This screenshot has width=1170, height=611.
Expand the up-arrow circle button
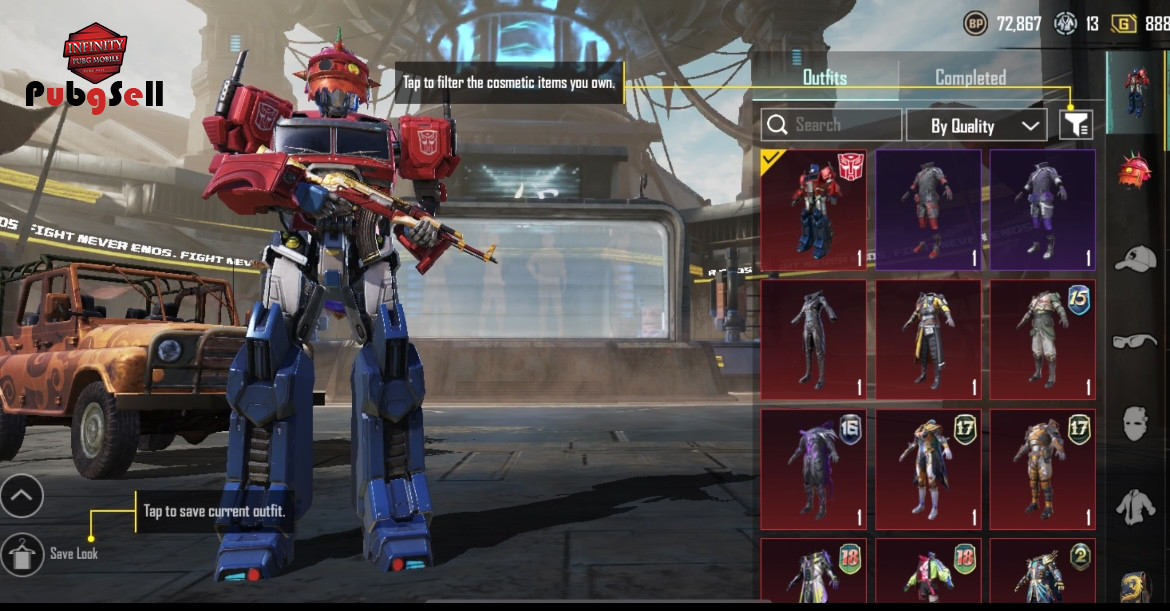click(x=22, y=495)
